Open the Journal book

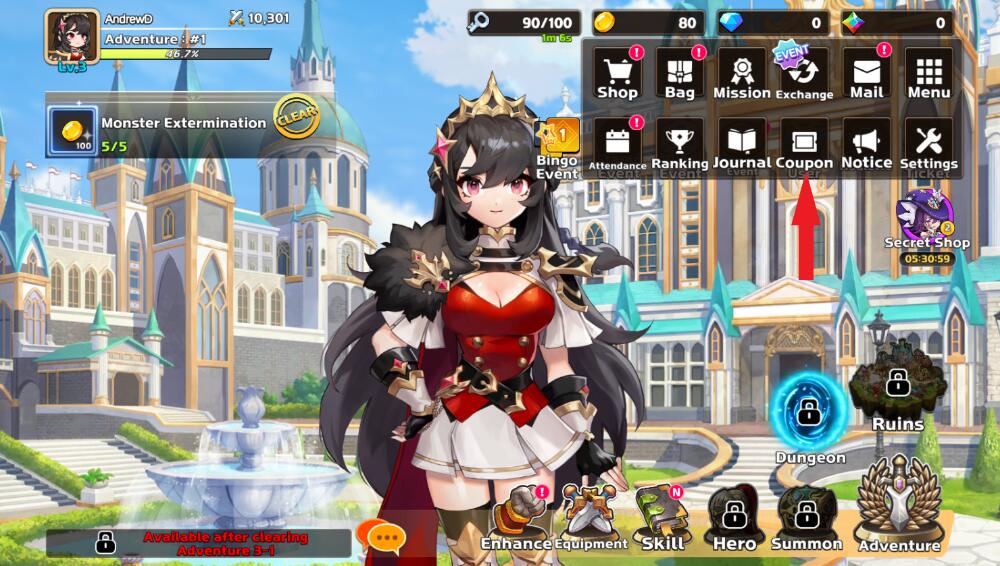pyautogui.click(x=741, y=145)
